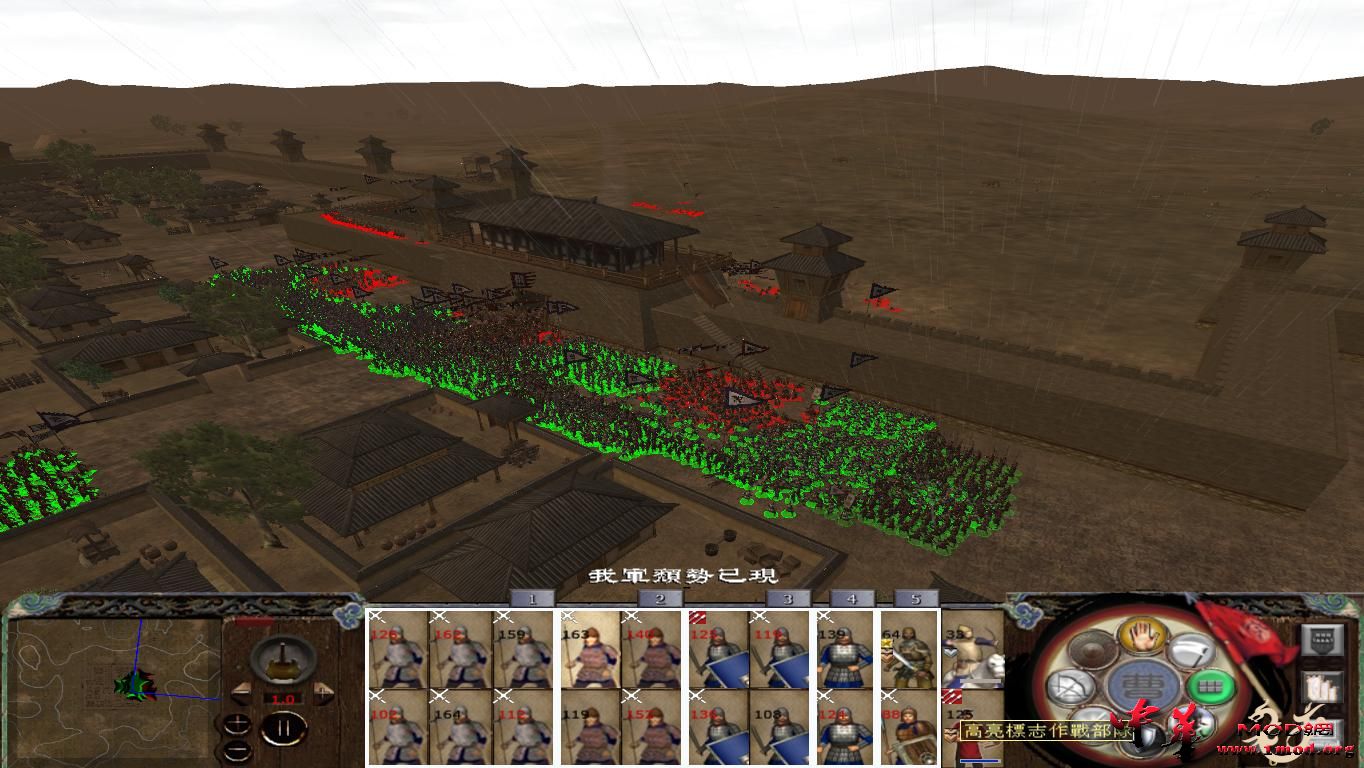This screenshot has height=768, width=1364.
Task: Select unit group tab 2
Action: 658,601
